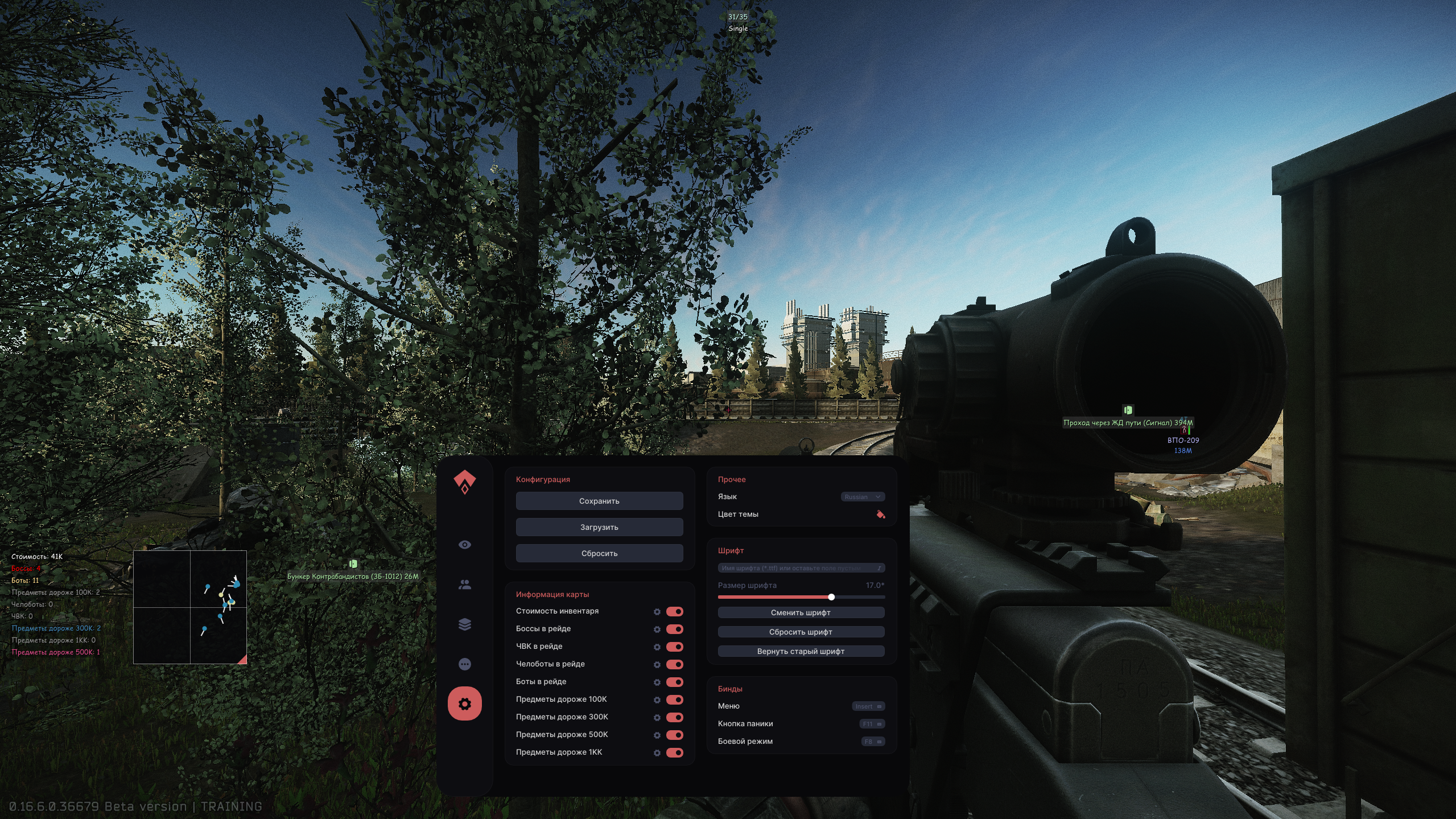Open settings gear next to Боссы в рейде

(x=658, y=629)
